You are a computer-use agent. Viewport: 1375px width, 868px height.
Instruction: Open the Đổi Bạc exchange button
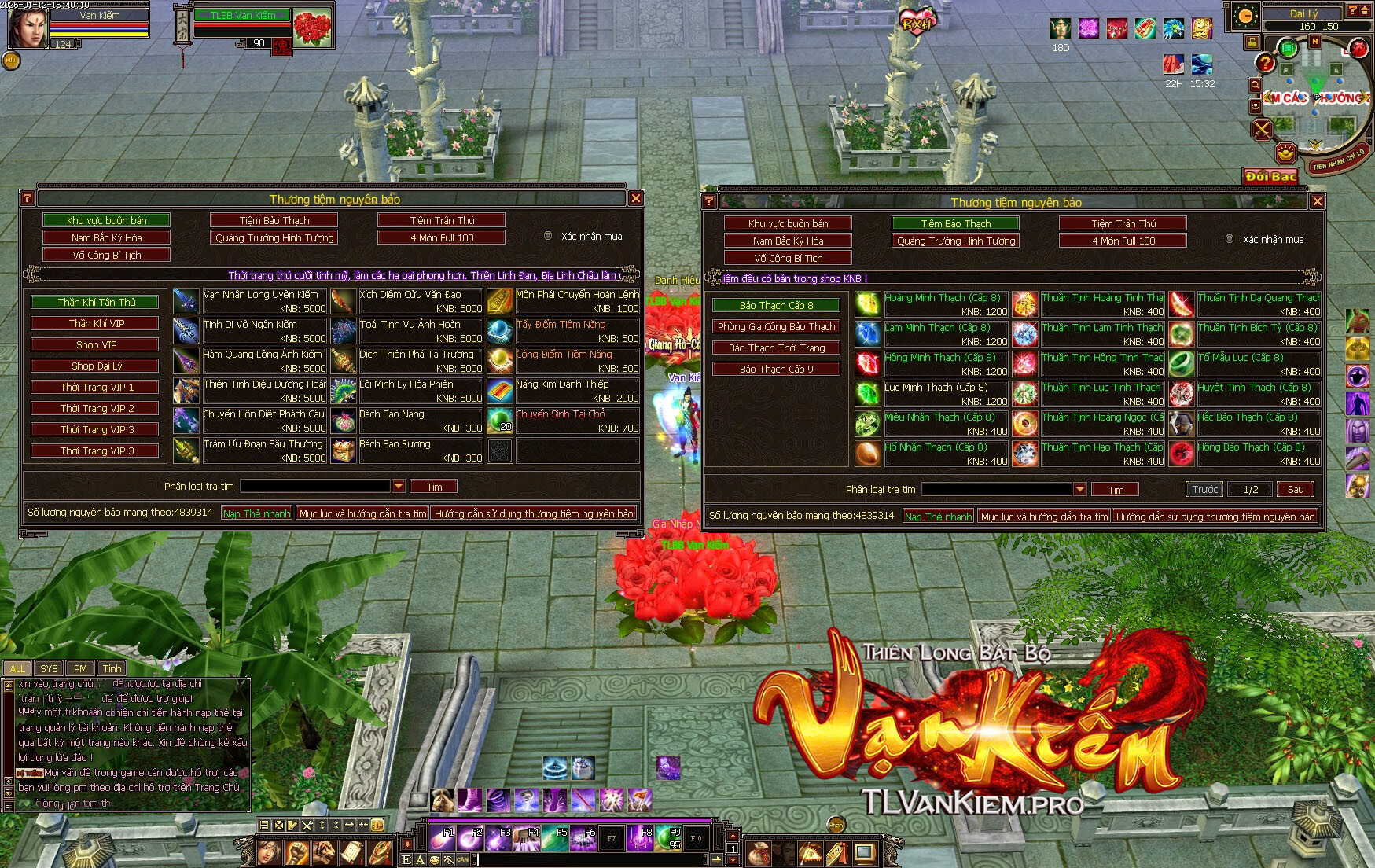tap(1270, 176)
